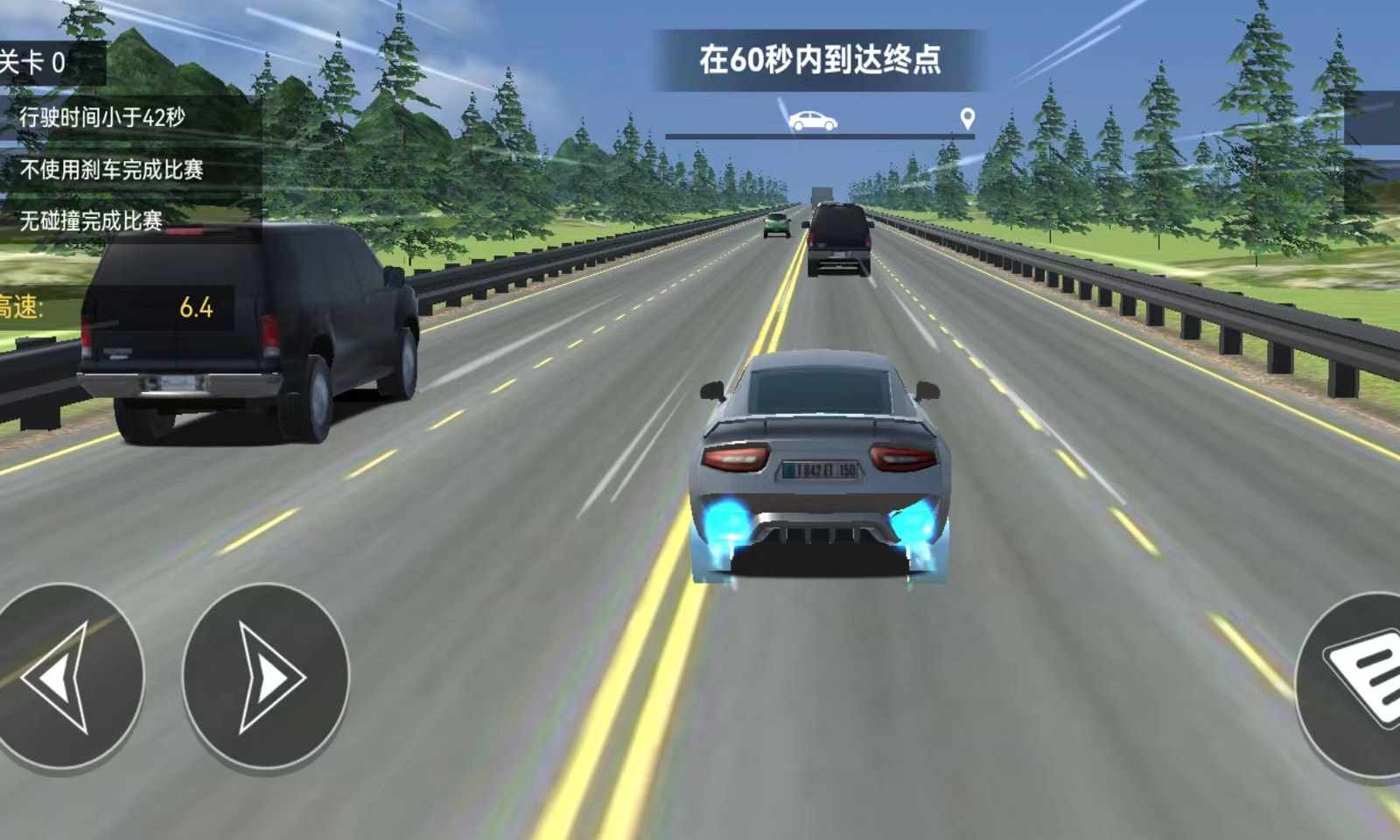The image size is (1400, 840).
Task: Expand the mission objectives panel
Action: (x=103, y=166)
